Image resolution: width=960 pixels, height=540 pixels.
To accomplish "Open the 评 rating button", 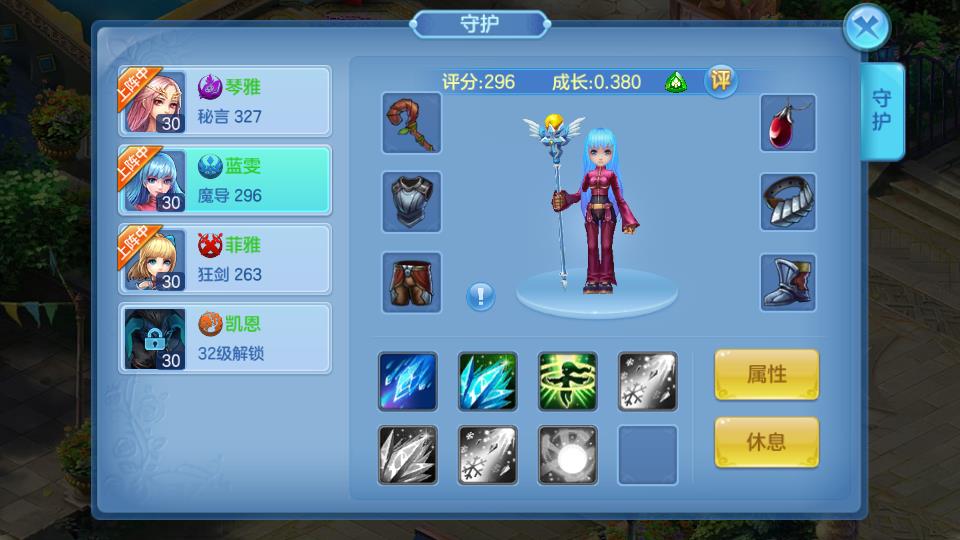I will [720, 81].
